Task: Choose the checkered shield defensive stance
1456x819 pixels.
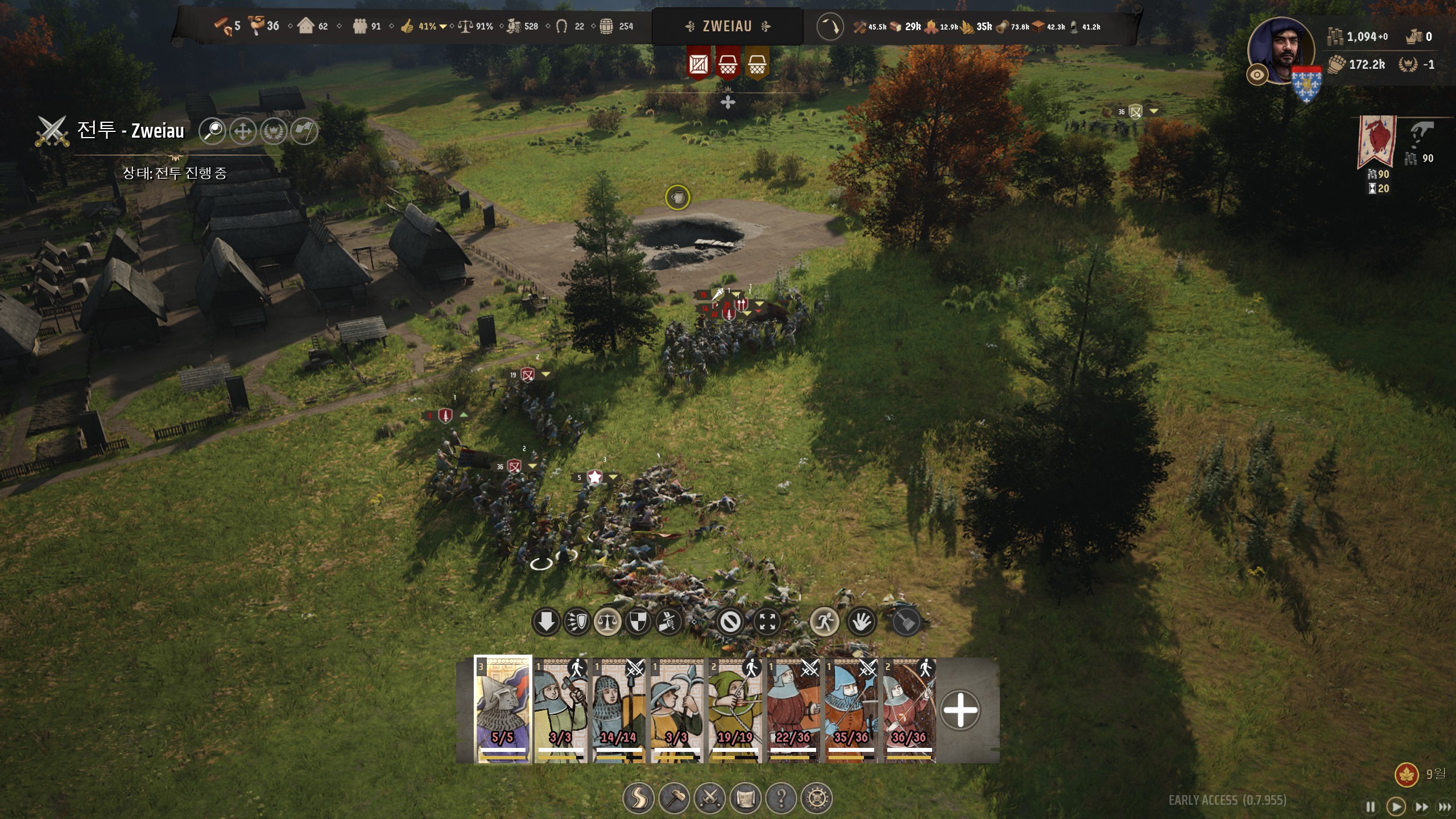Action: tap(637, 622)
